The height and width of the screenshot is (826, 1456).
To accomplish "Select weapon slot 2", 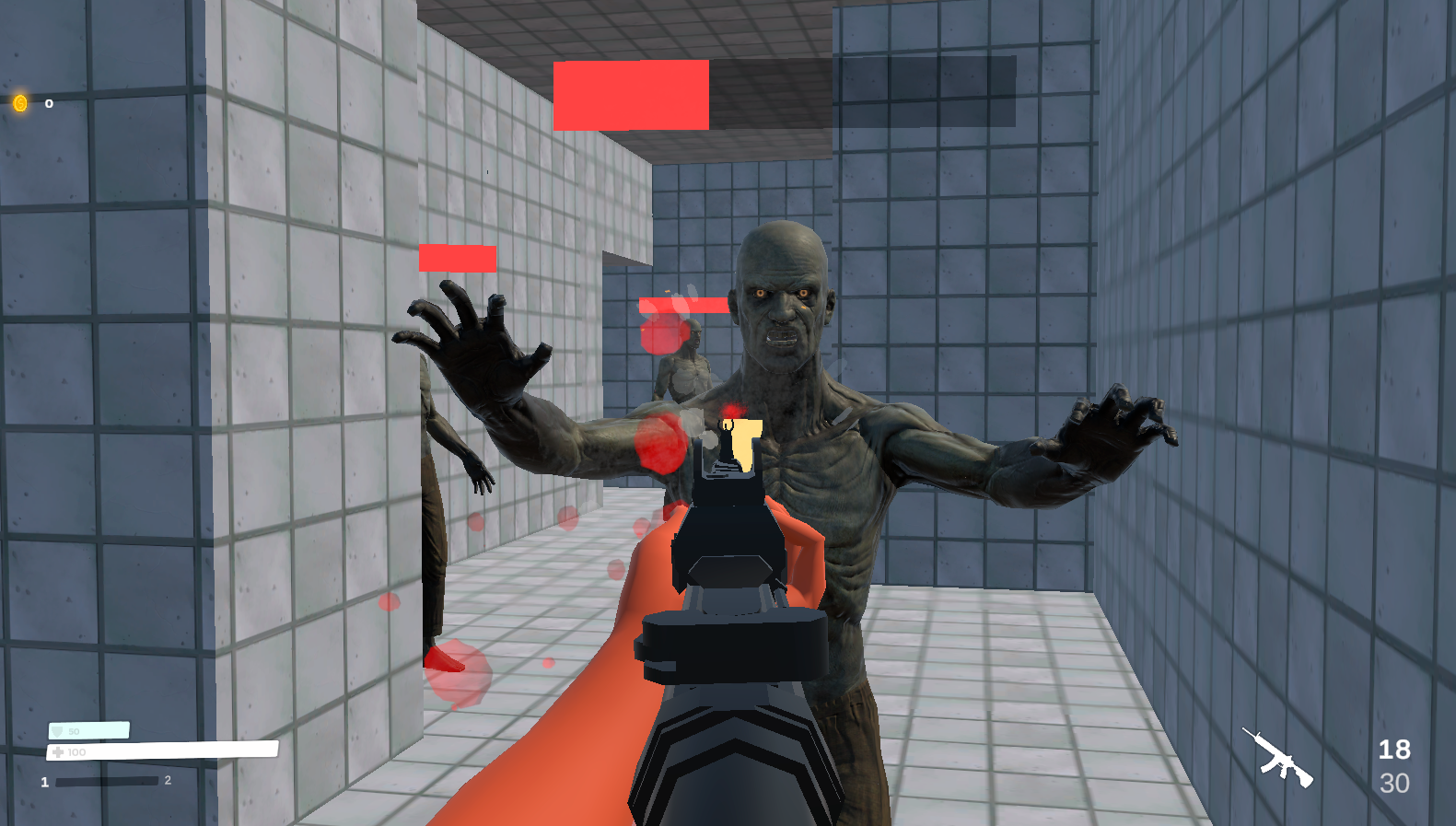I will [167, 779].
